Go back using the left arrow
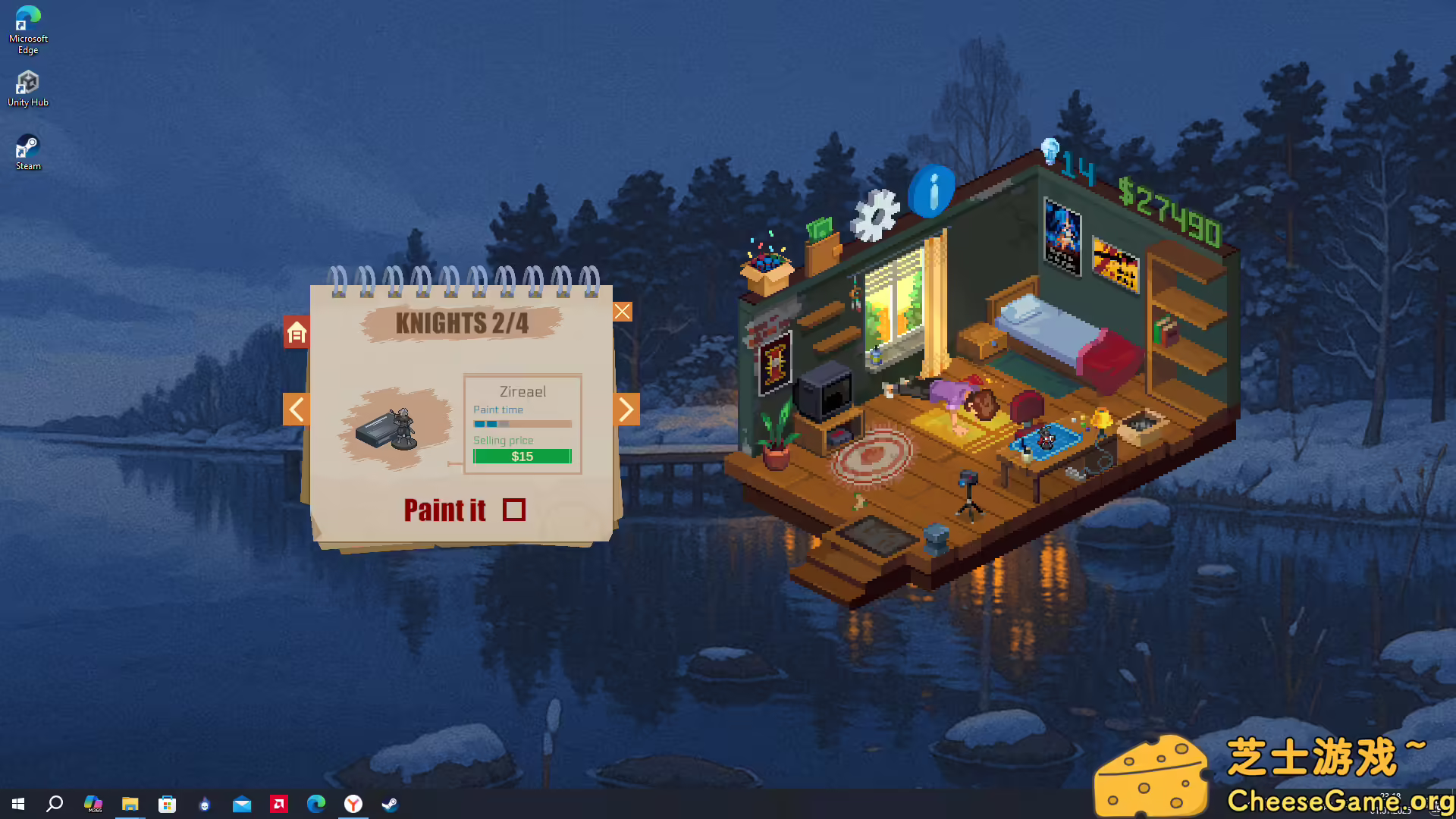Viewport: 1456px width, 819px height. (x=296, y=409)
